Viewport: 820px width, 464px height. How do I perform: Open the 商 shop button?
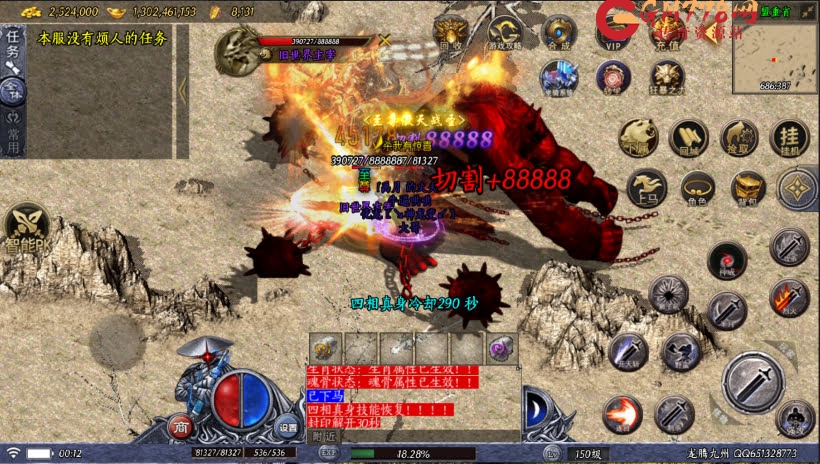181,427
